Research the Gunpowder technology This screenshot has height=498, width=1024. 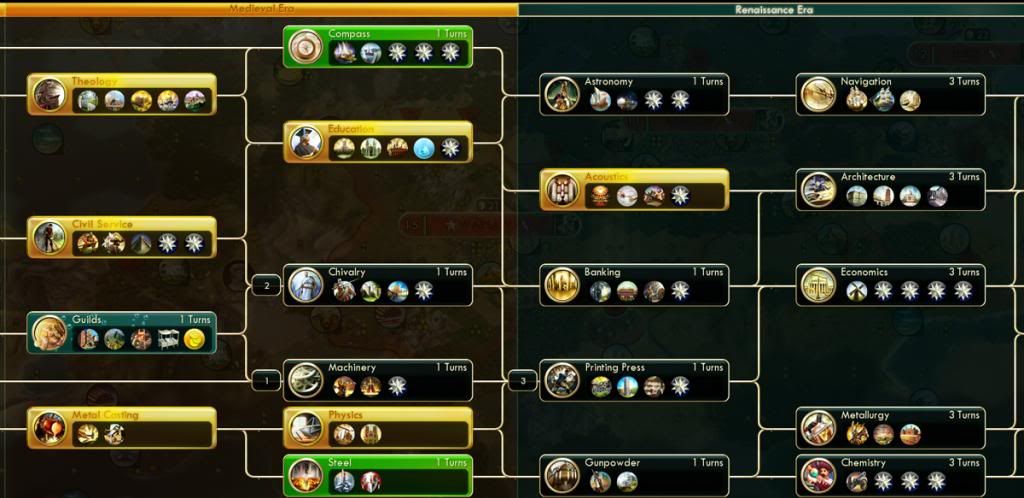tap(635, 475)
